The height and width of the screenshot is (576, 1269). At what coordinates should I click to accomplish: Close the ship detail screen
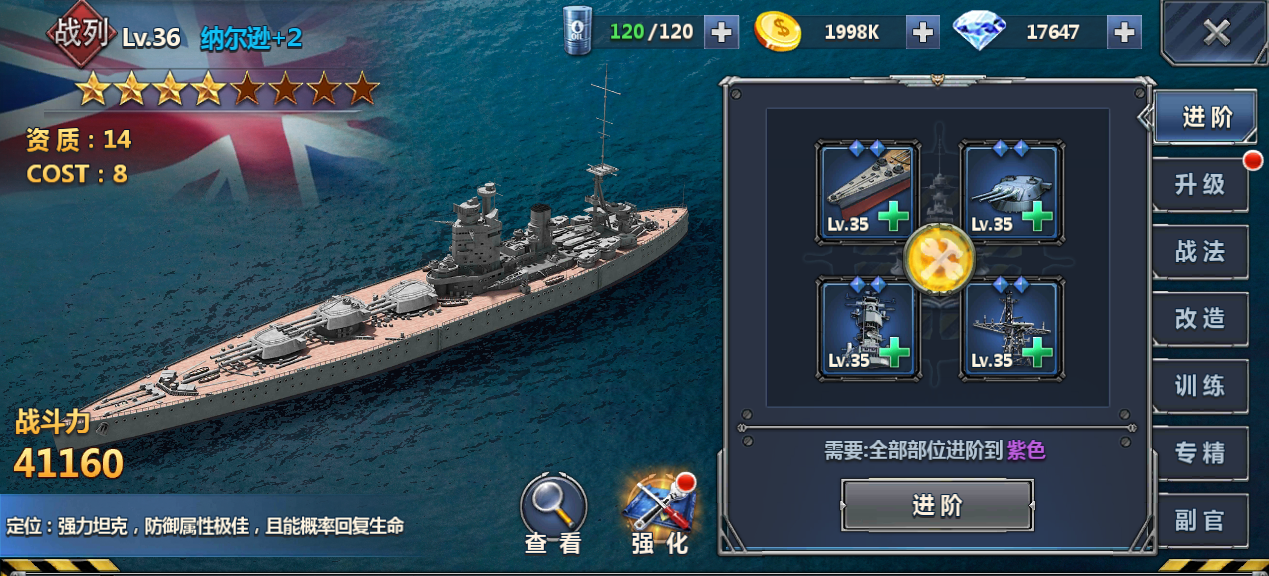tap(1215, 33)
